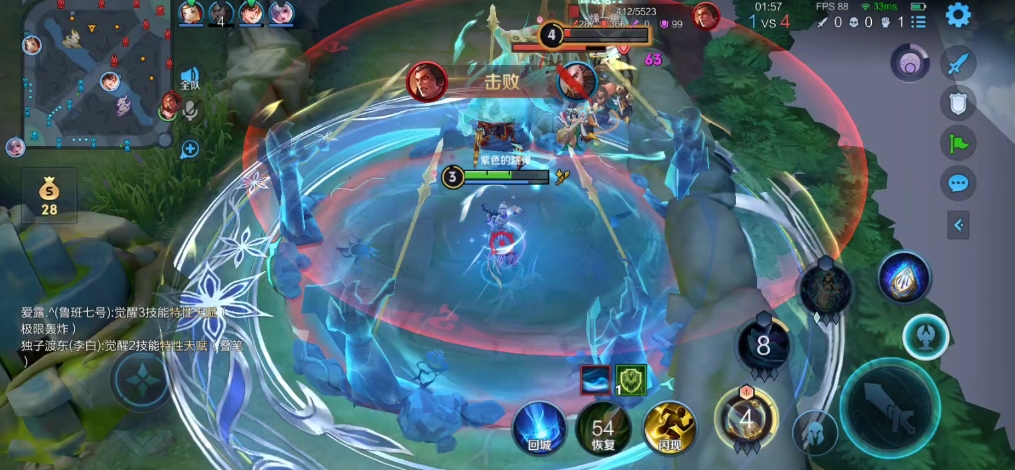The height and width of the screenshot is (470, 1015).
Task: Tap the skill with cooldown 8
Action: (x=764, y=346)
